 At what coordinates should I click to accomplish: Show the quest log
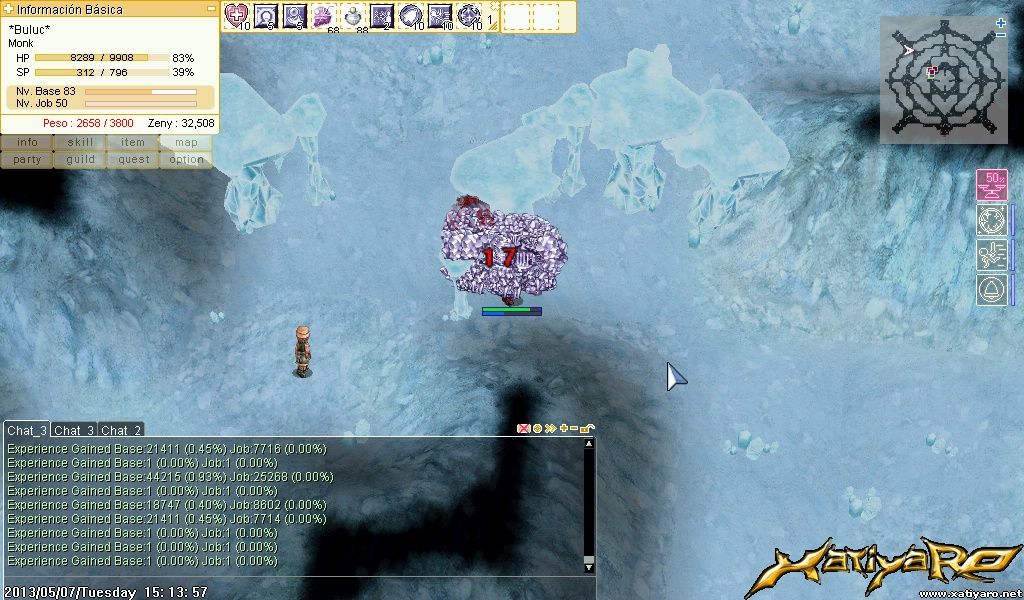[x=133, y=159]
